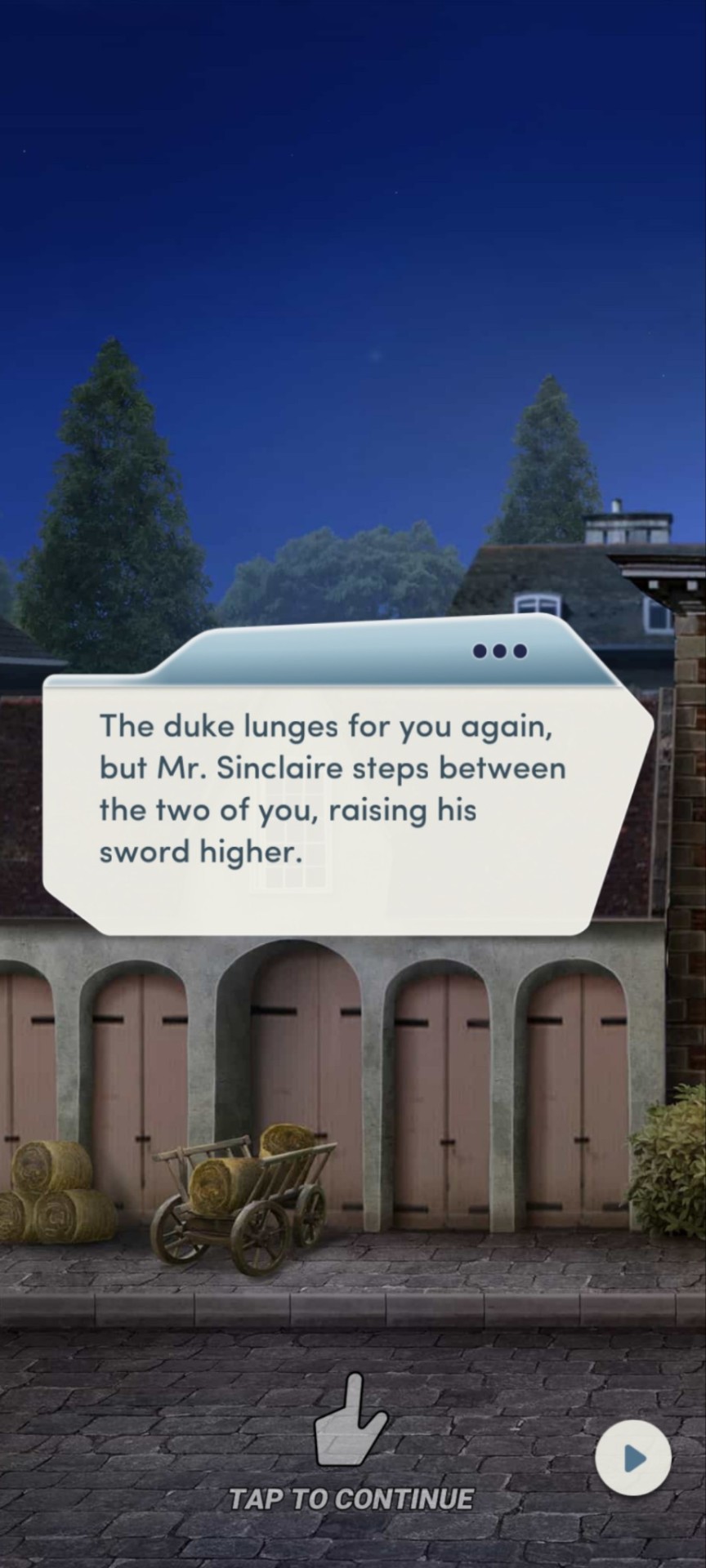Tap the 'Tap to Continue' prompt

[x=351, y=1499]
